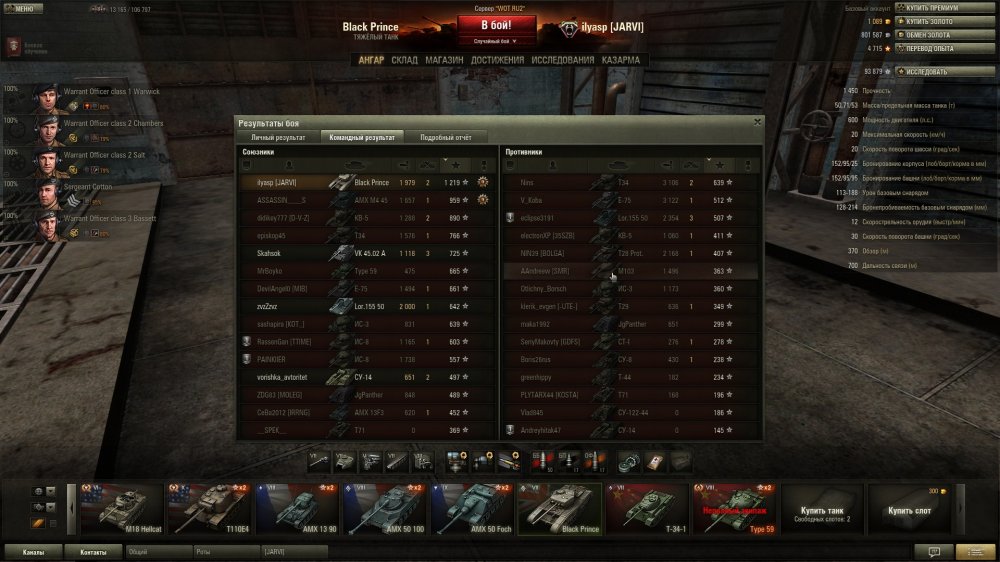Select the Type 59 tank in carousel
Image resolution: width=1000 pixels, height=562 pixels.
pos(733,509)
